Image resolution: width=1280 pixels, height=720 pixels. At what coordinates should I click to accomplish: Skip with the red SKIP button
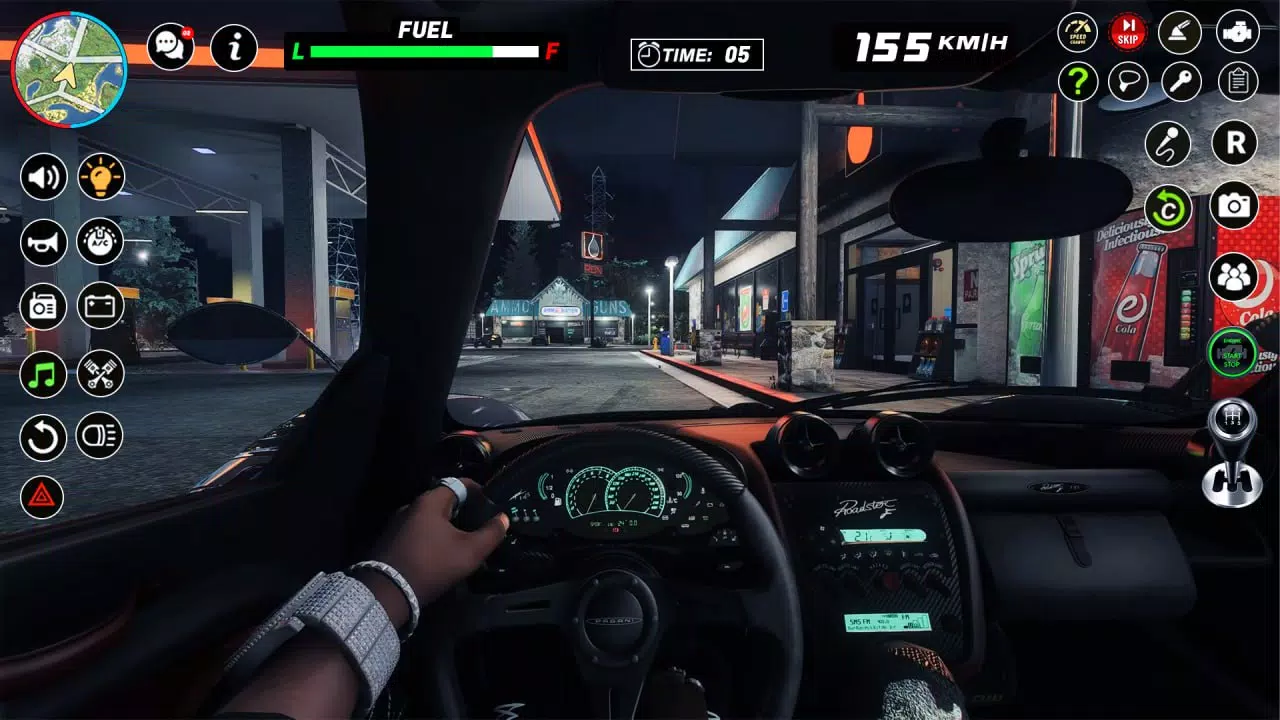pyautogui.click(x=1128, y=32)
